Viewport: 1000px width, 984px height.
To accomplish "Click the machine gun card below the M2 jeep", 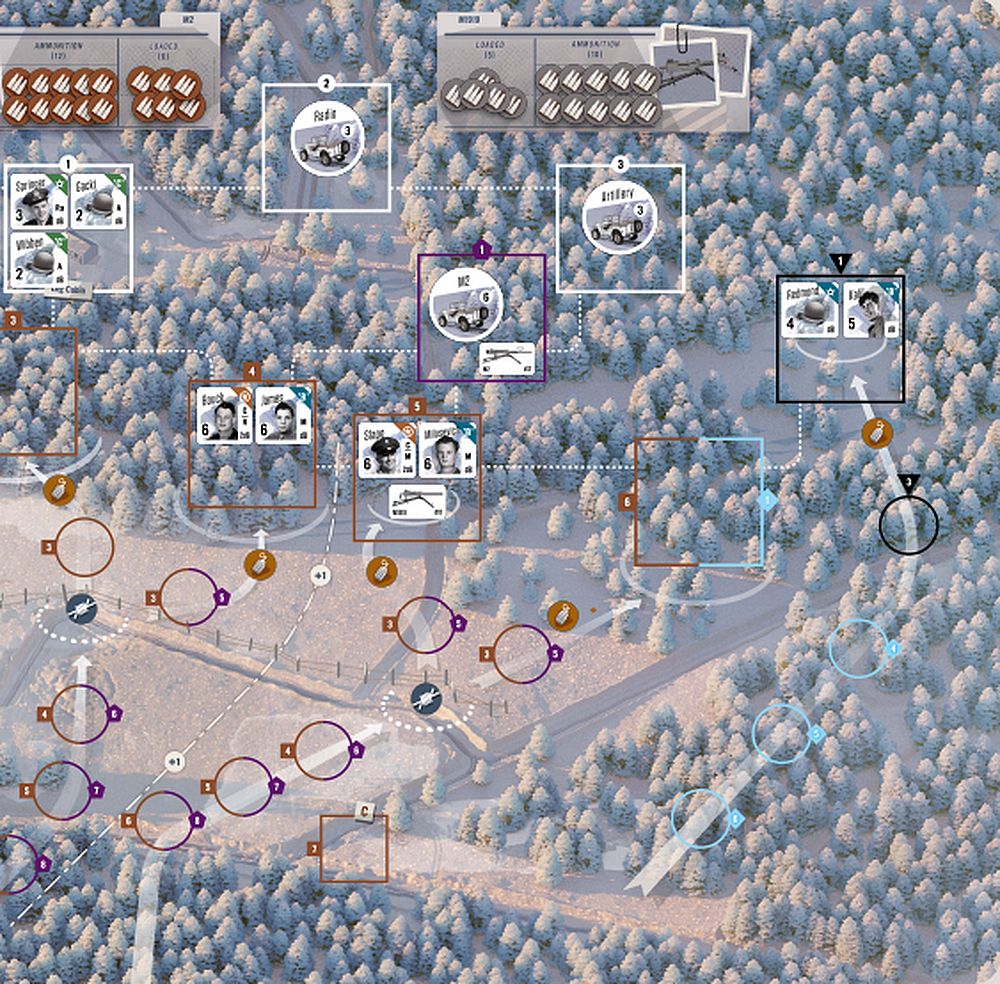I will [x=510, y=356].
